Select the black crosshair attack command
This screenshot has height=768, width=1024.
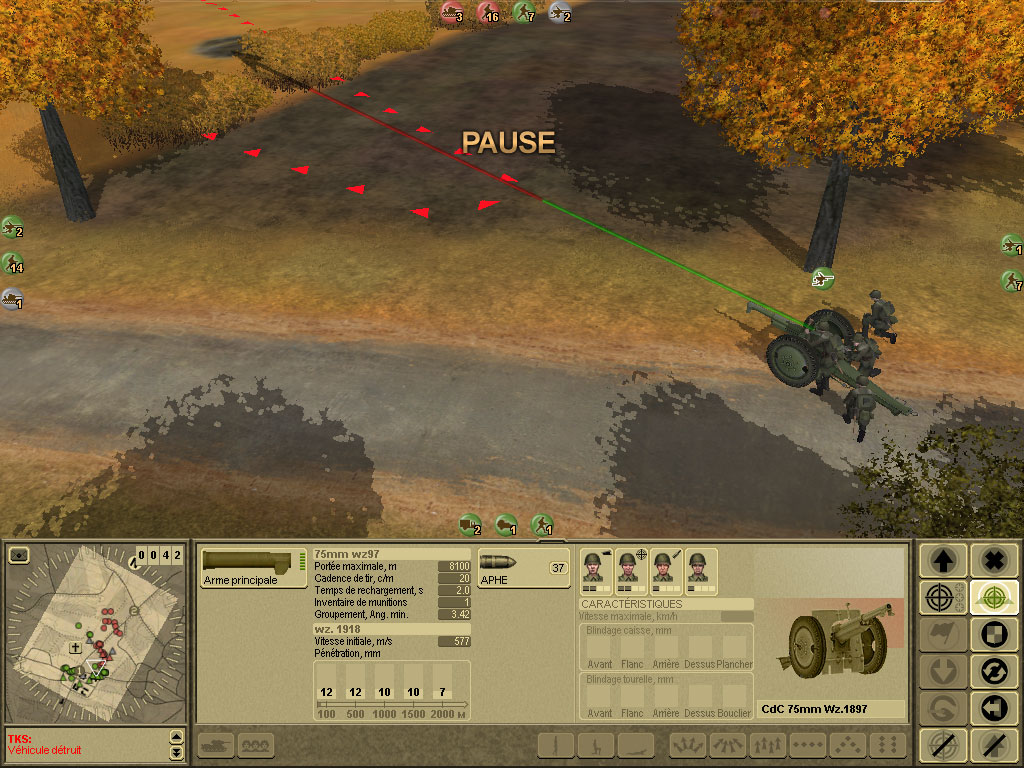[942, 598]
